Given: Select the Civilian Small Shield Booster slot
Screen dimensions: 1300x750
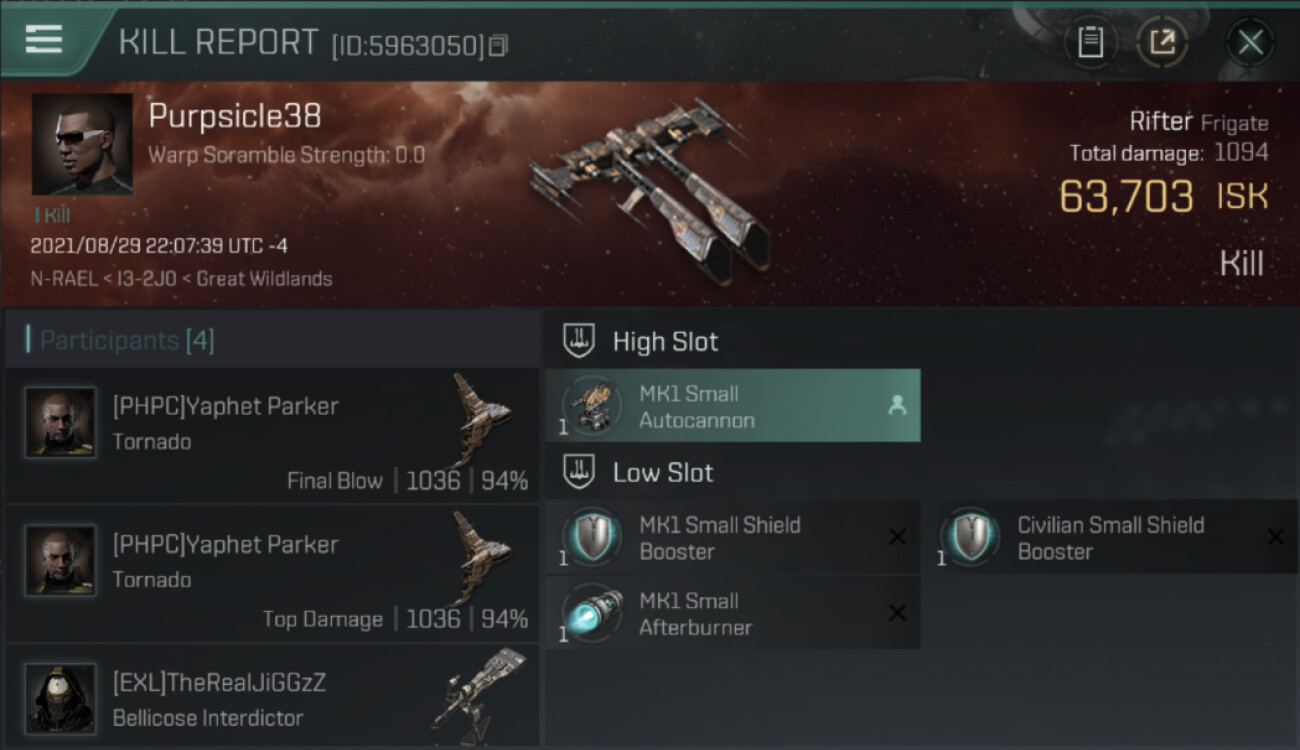Looking at the screenshot, I should [1110, 538].
